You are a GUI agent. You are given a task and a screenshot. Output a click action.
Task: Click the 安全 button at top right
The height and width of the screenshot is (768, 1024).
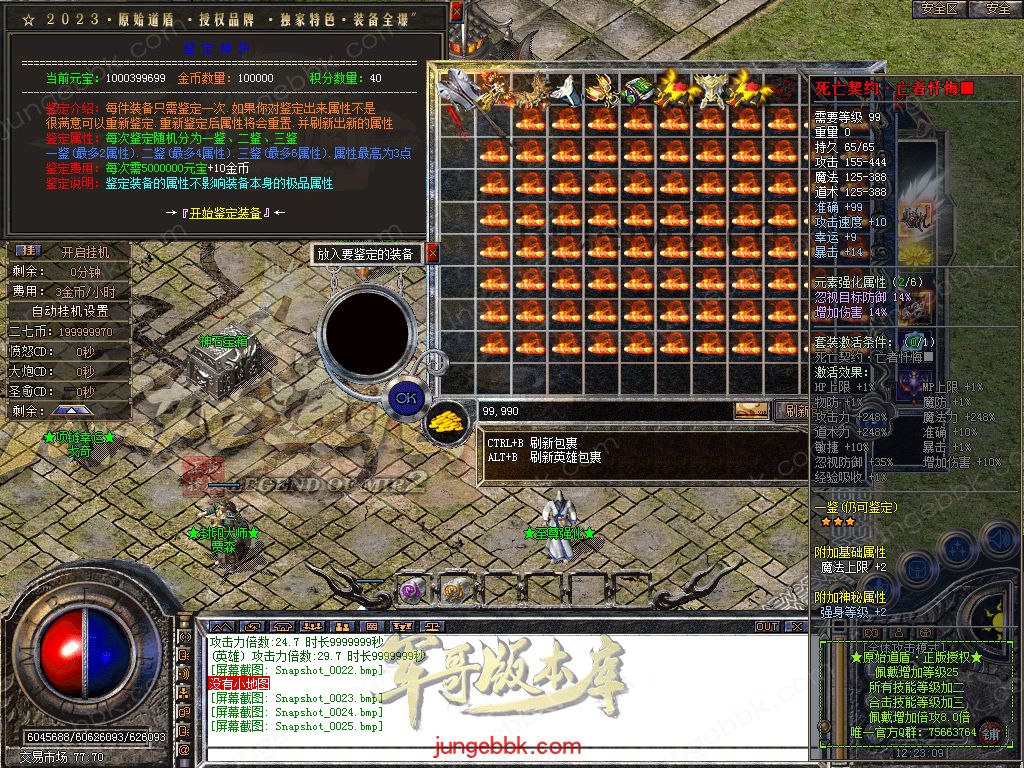click(998, 8)
